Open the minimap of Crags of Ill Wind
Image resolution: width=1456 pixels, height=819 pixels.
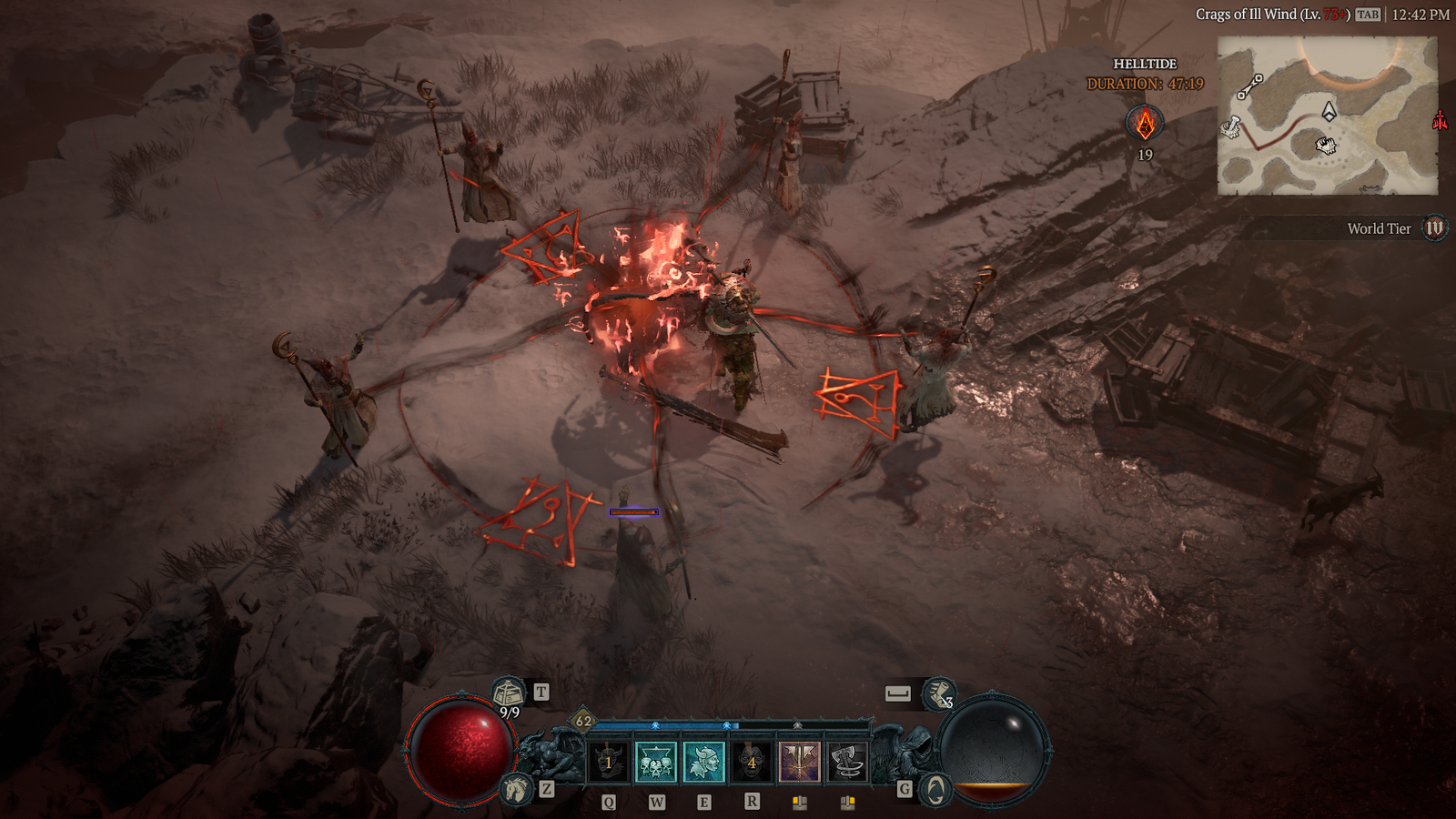pos(1327,116)
